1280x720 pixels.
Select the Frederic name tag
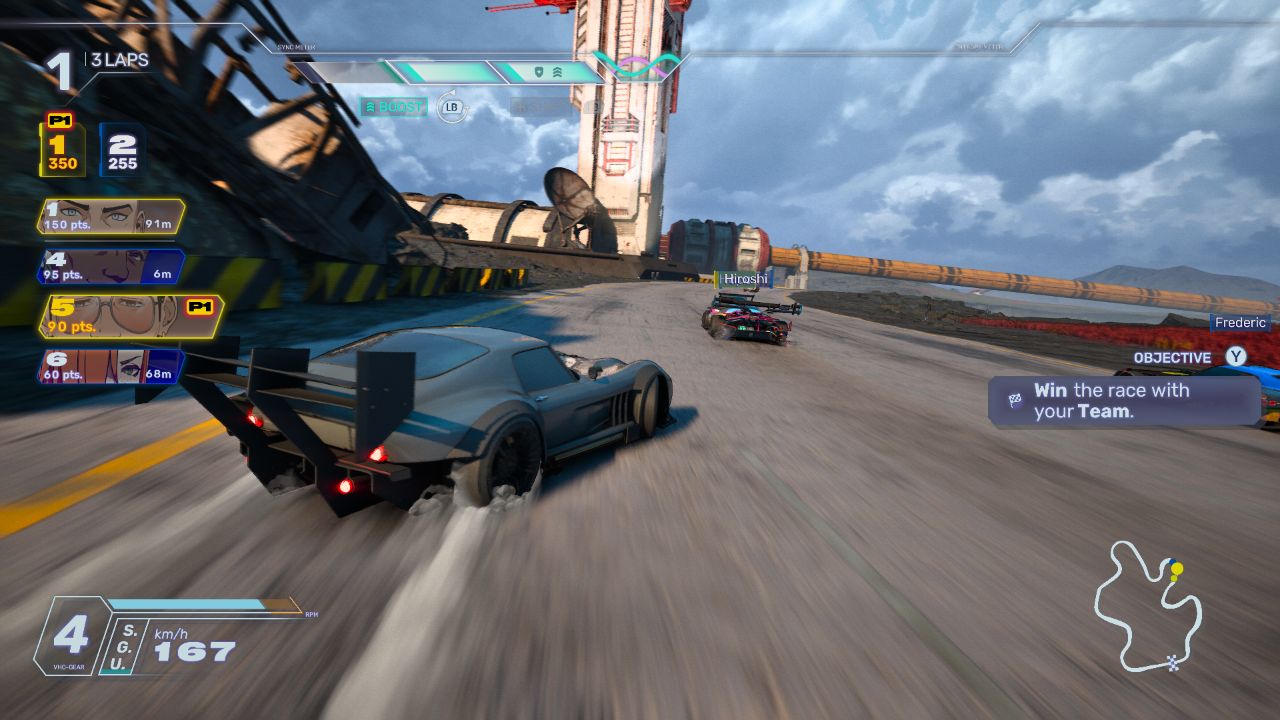(x=1240, y=322)
